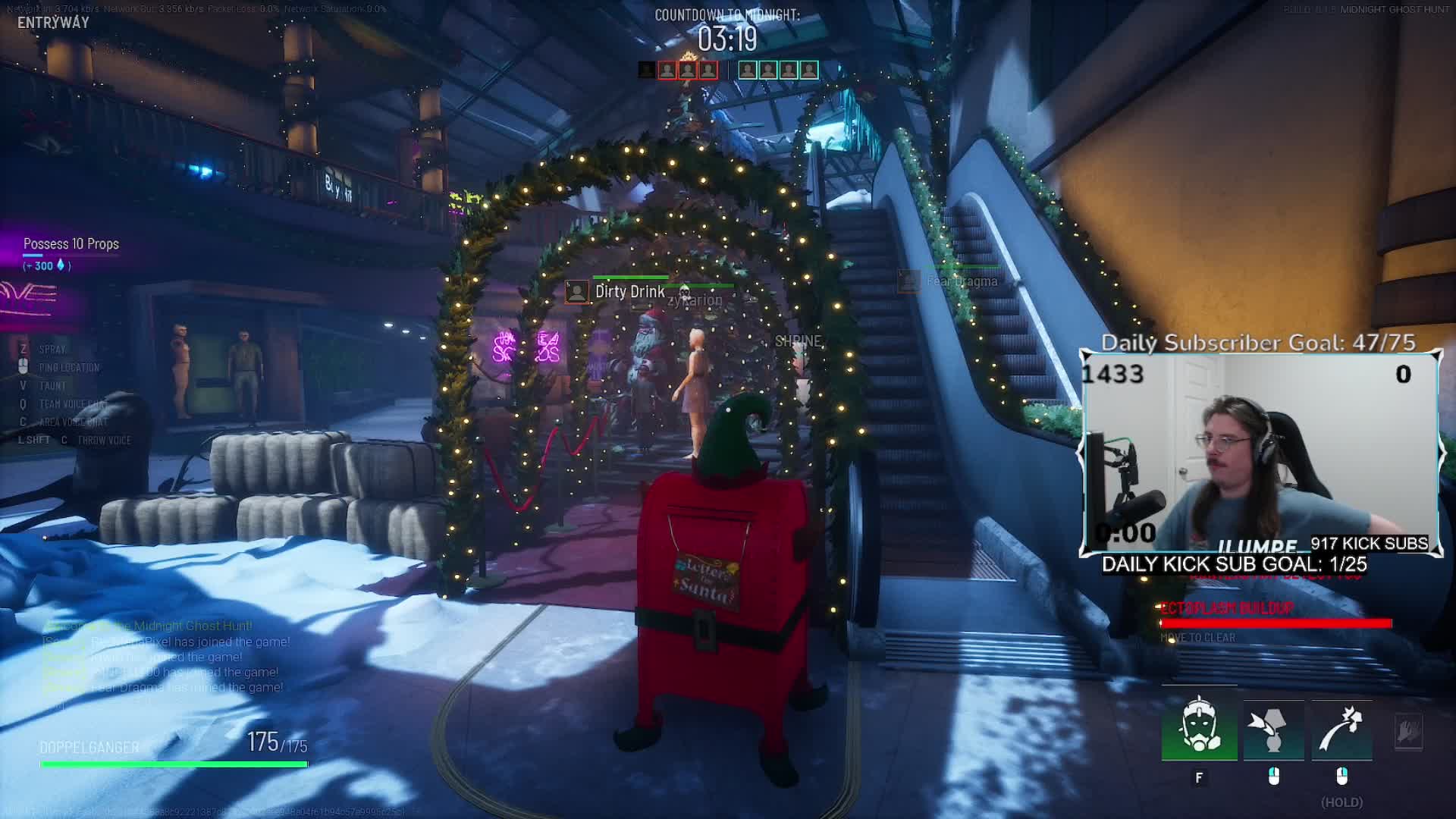Select the lamp possess-prop ability icon
Image resolution: width=1456 pixels, height=819 pixels.
[1273, 730]
